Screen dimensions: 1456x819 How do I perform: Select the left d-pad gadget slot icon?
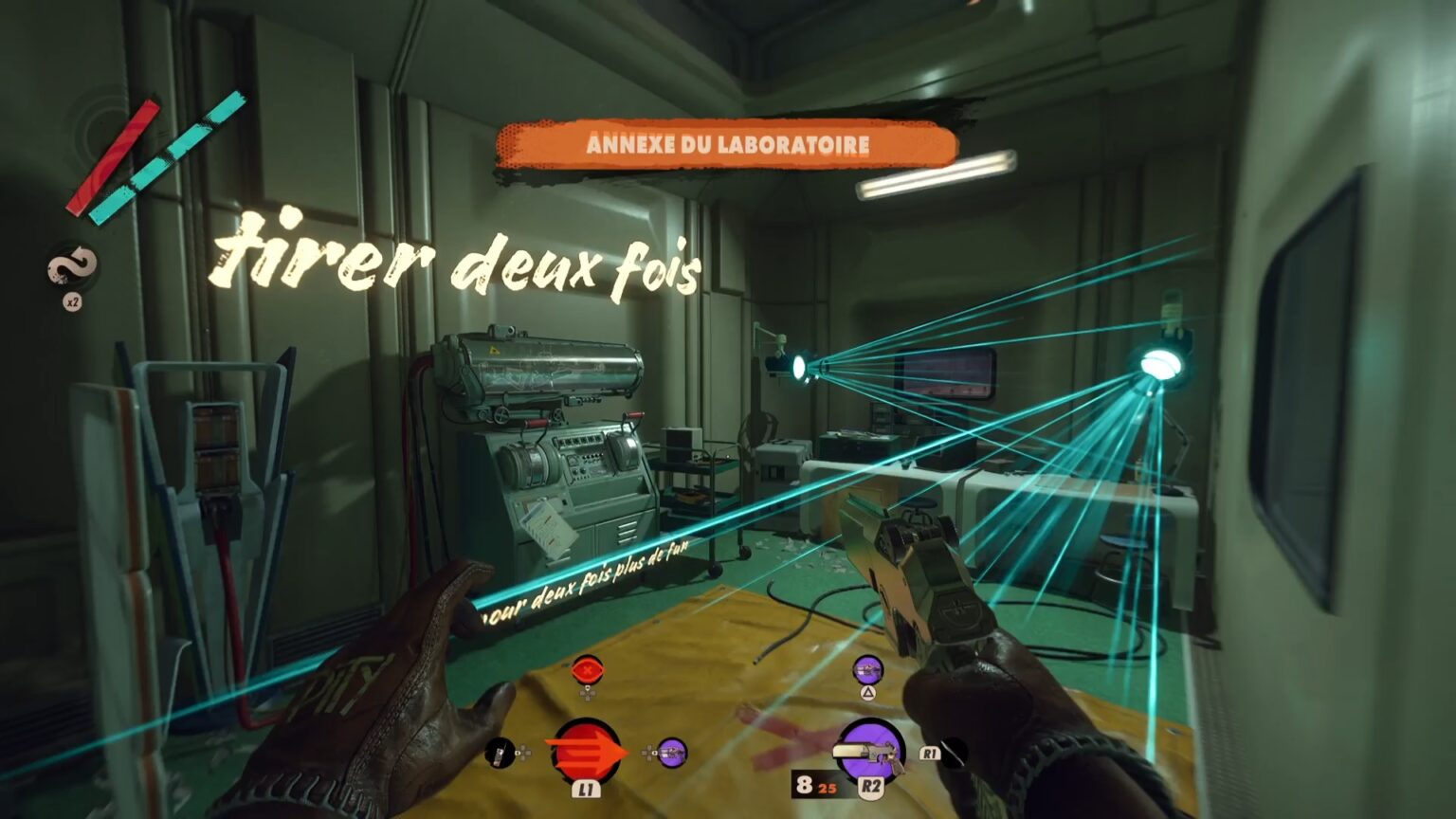tap(500, 754)
